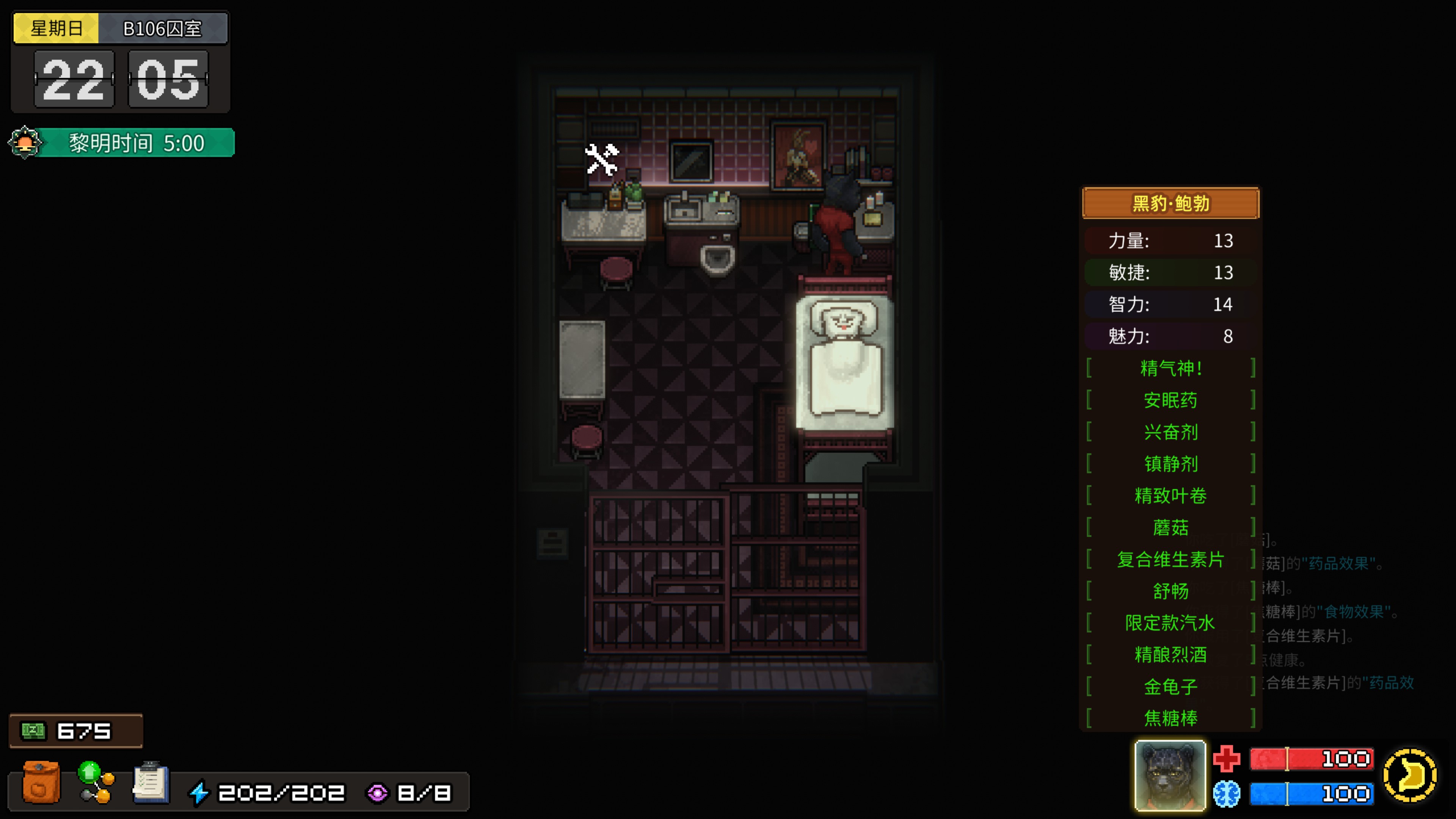
Task: Click the yellow moon sleep button
Action: point(1410,775)
